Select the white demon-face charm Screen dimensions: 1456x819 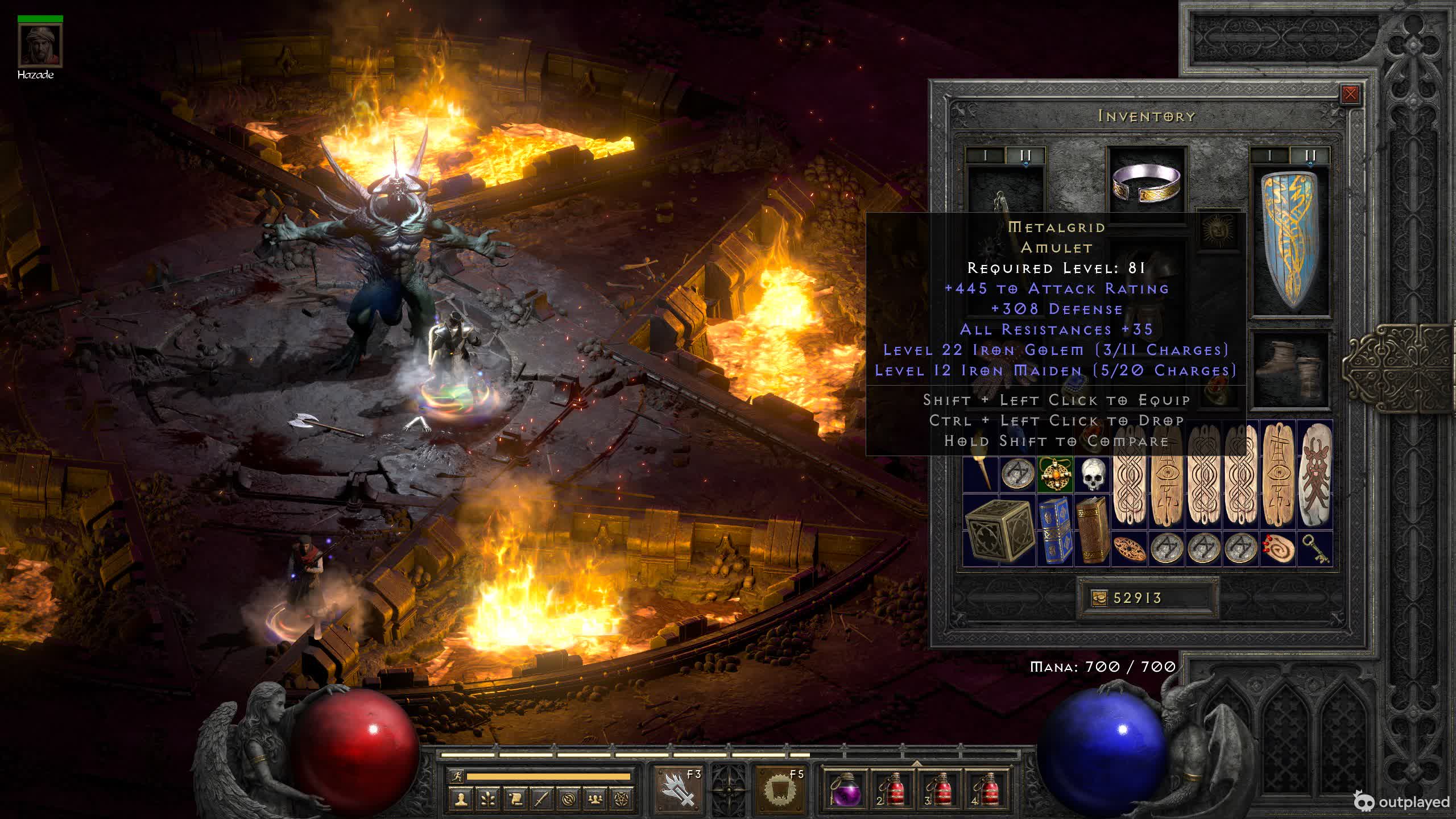click(1314, 474)
